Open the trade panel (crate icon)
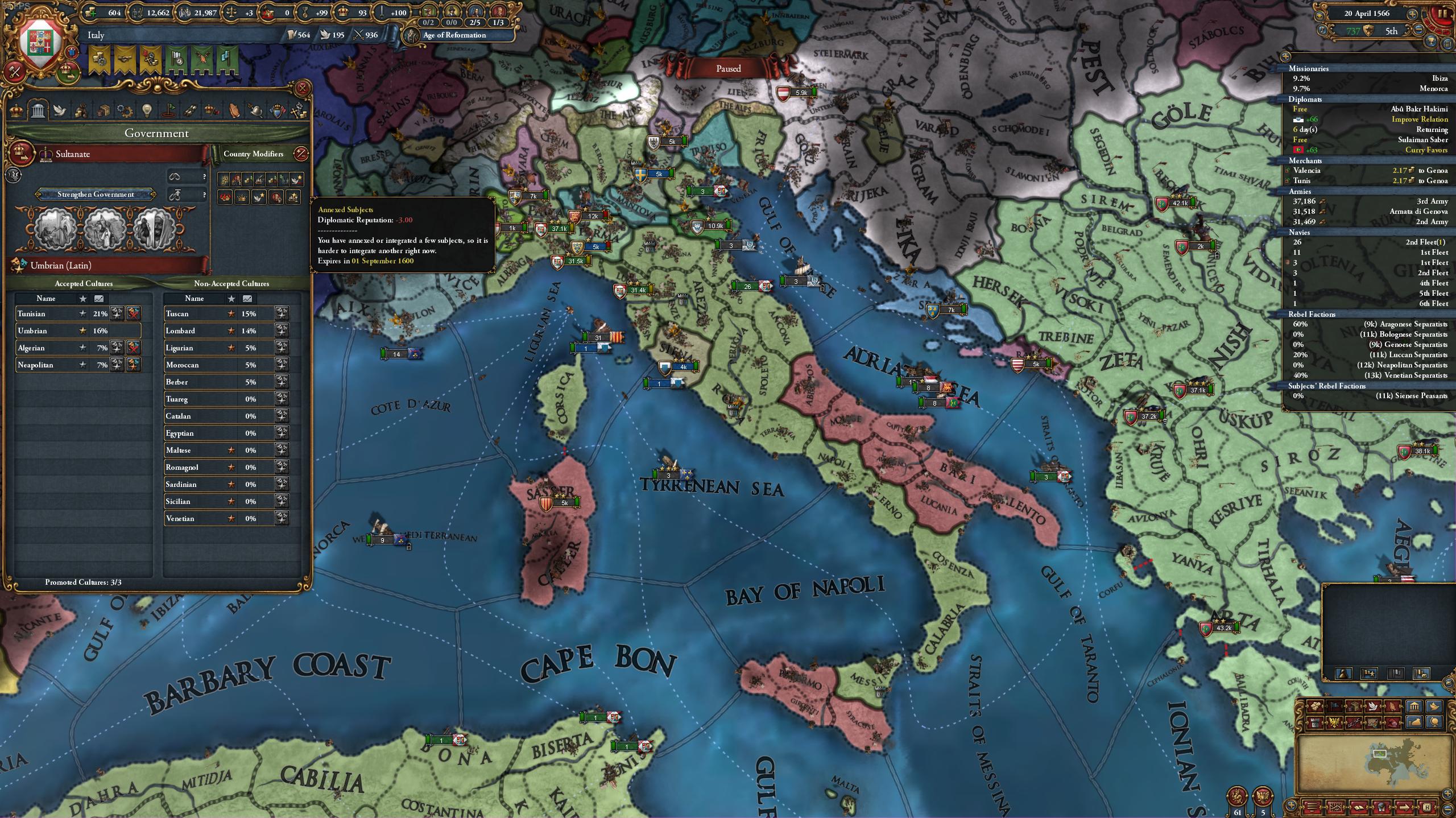 (x=105, y=111)
